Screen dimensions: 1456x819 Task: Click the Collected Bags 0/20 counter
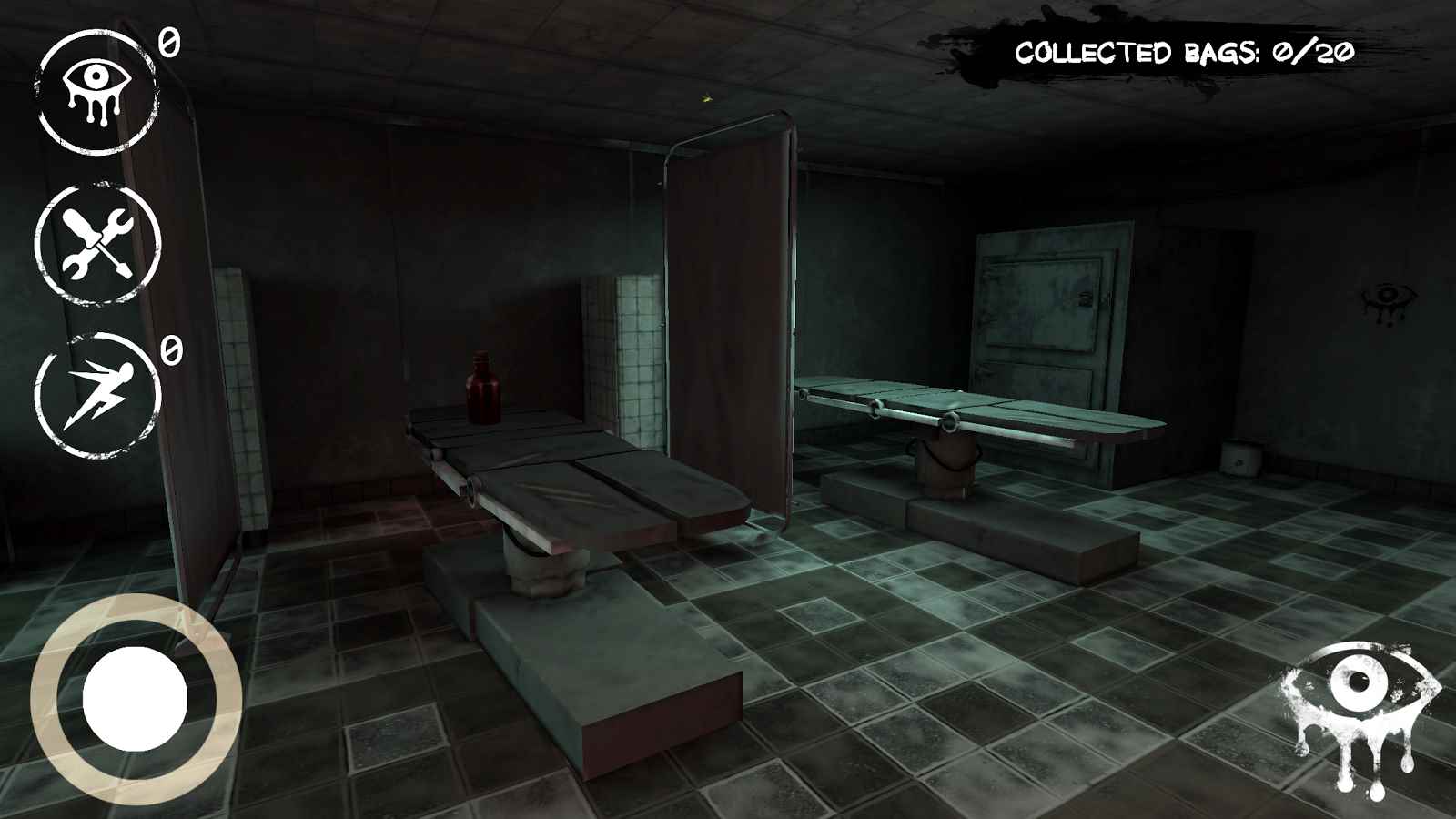(x=1183, y=52)
